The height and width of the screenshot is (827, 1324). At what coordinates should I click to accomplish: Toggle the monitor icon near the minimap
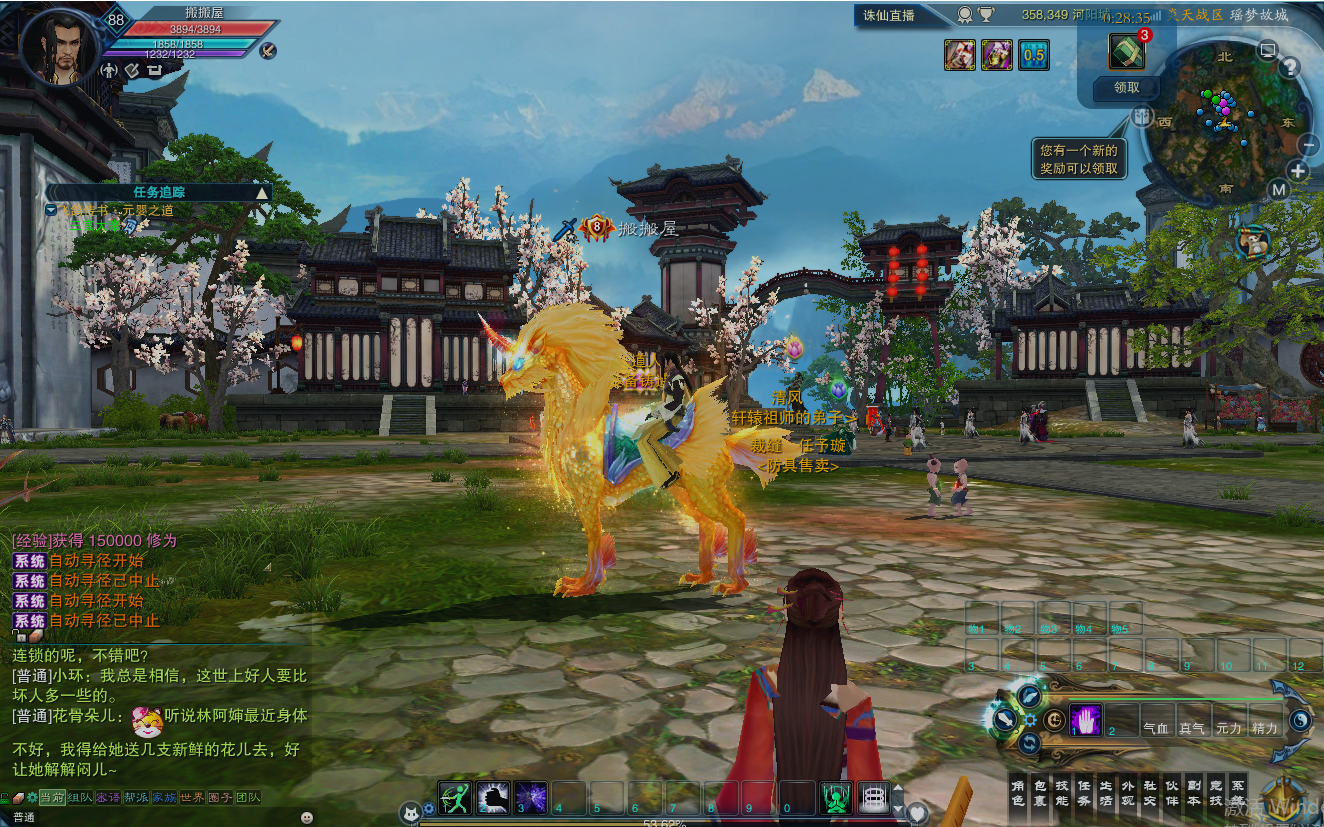(x=1267, y=50)
